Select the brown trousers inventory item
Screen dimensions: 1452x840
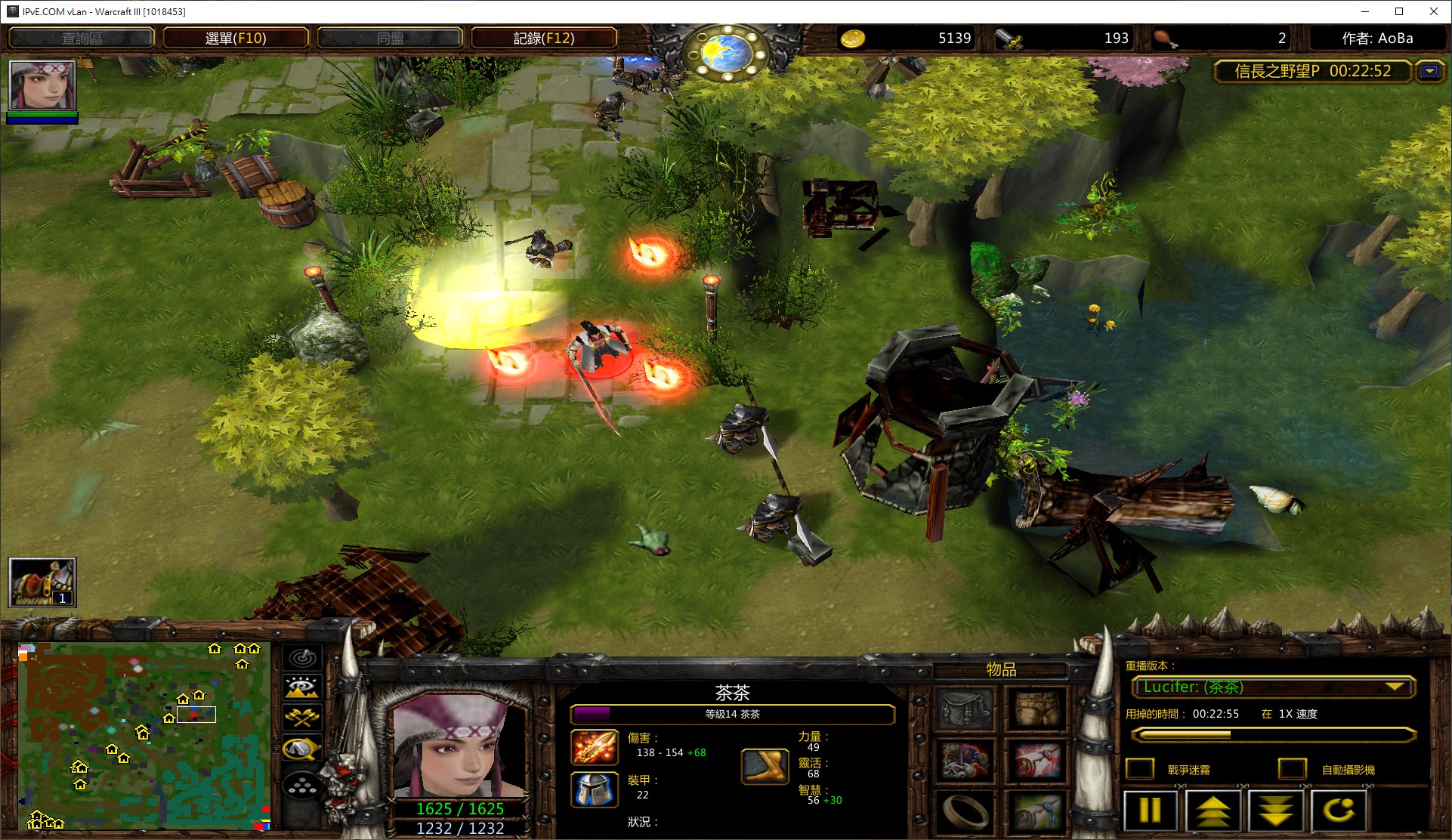[1037, 709]
